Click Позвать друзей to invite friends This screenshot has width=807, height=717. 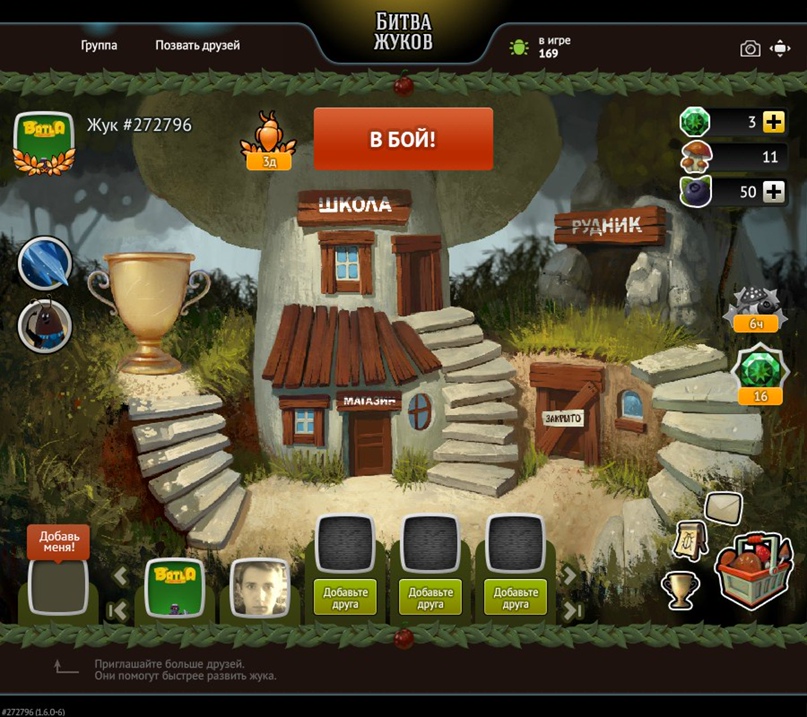(197, 45)
